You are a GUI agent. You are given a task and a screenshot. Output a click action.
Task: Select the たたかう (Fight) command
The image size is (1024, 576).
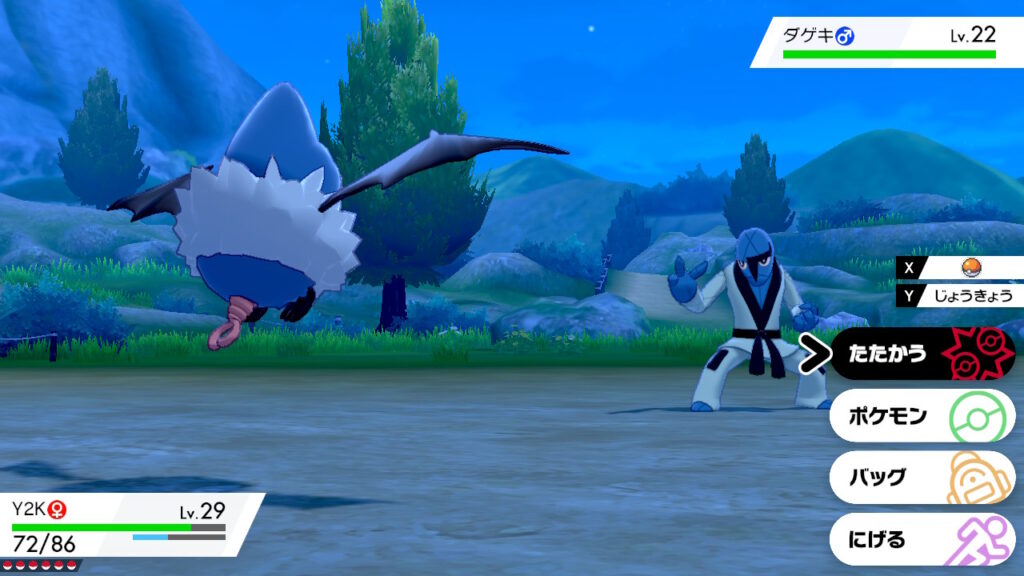coord(920,354)
